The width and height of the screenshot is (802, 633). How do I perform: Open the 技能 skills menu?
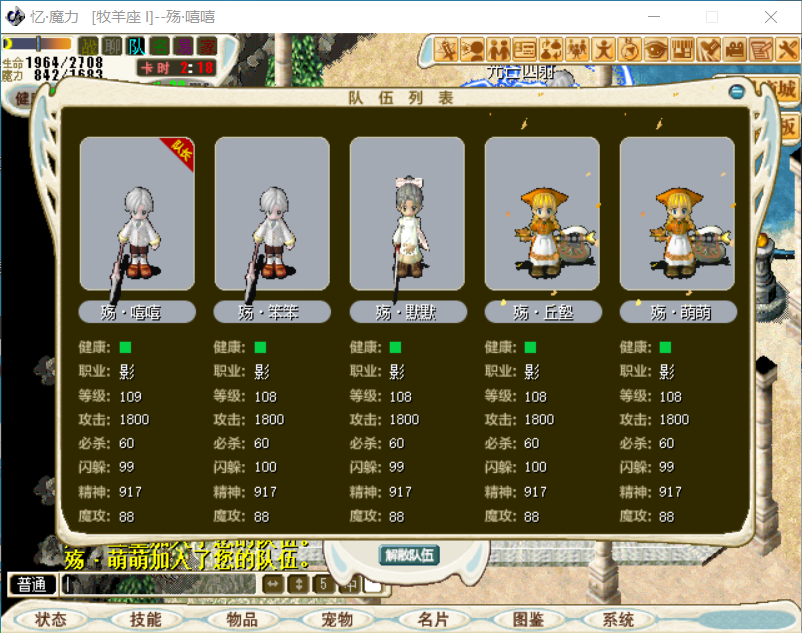(145, 620)
